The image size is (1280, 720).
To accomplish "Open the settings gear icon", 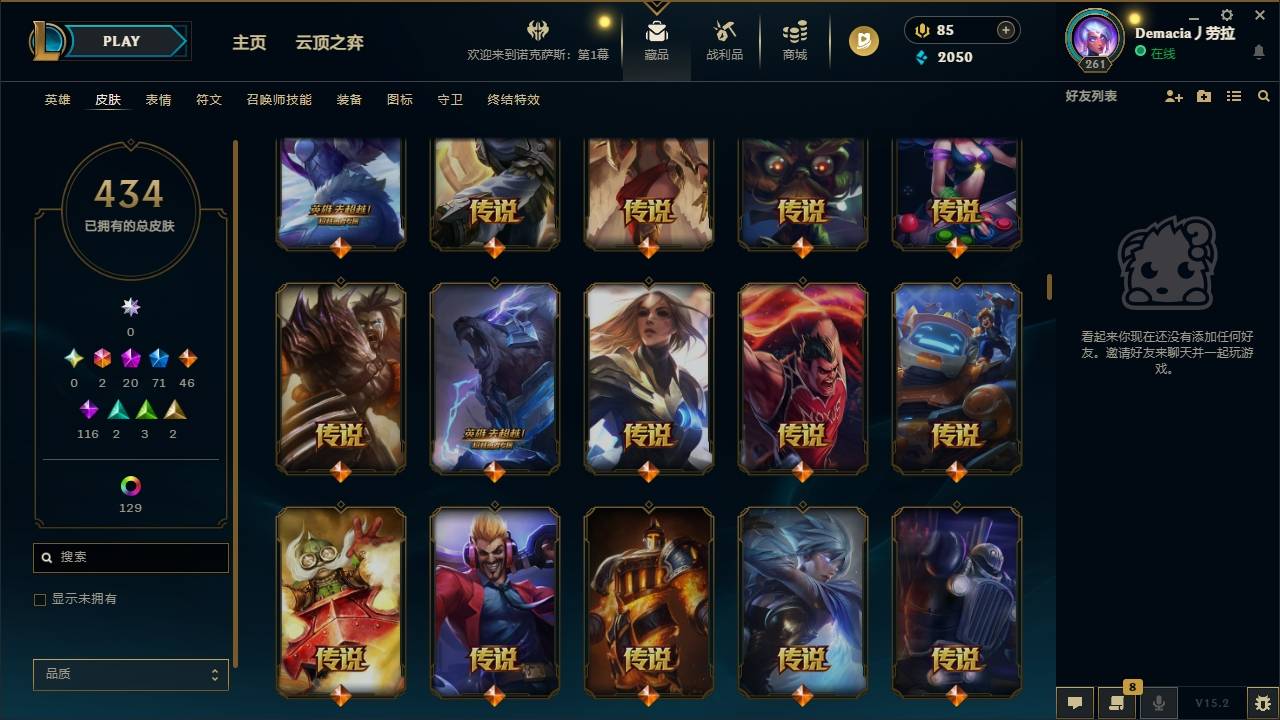I will [1225, 16].
